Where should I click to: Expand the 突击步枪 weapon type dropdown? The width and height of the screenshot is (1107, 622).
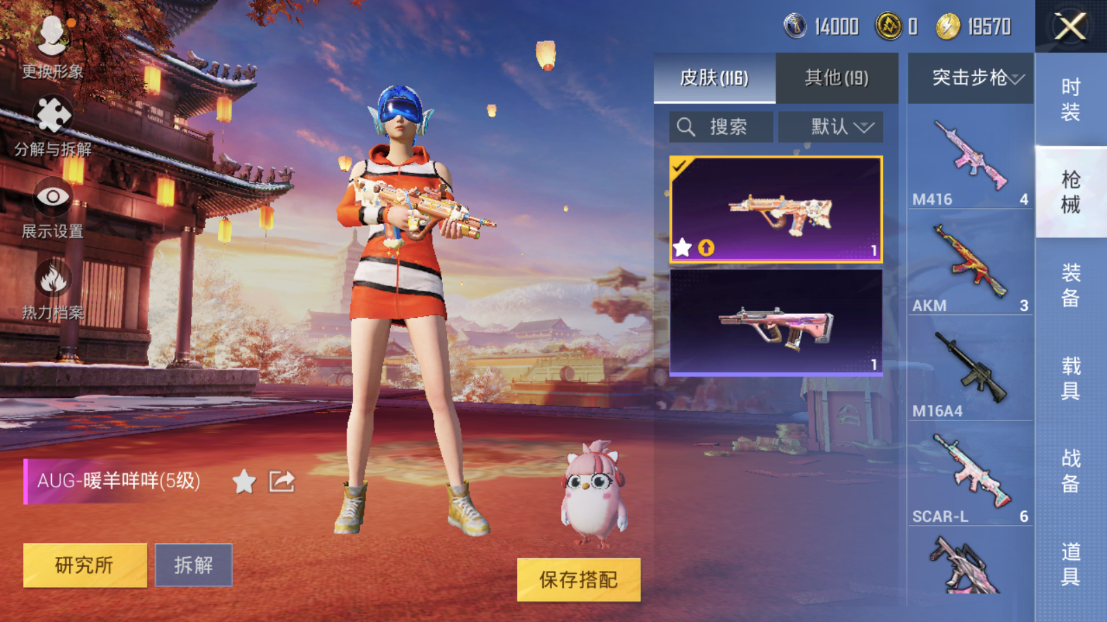click(x=970, y=78)
